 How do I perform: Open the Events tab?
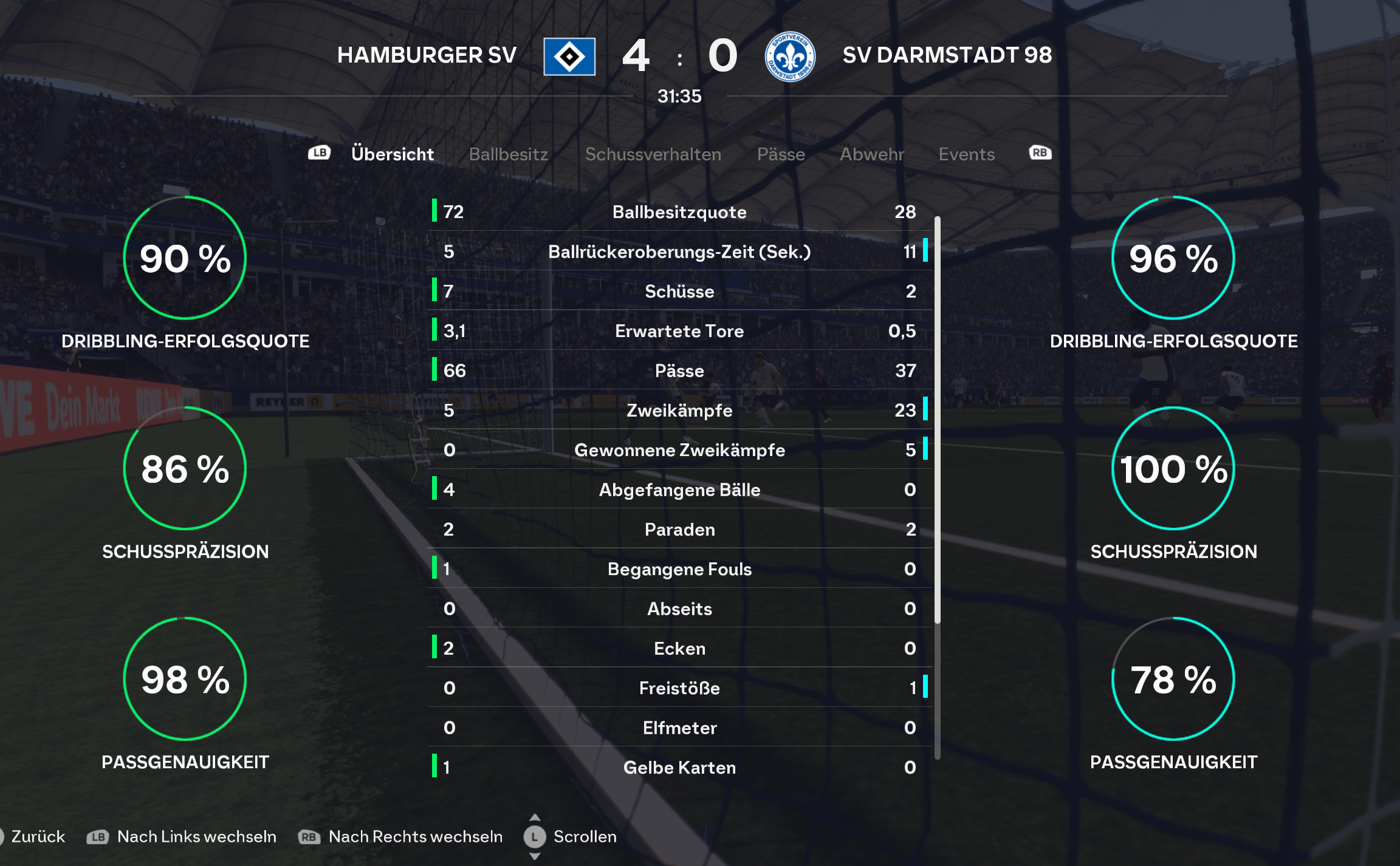click(x=966, y=154)
